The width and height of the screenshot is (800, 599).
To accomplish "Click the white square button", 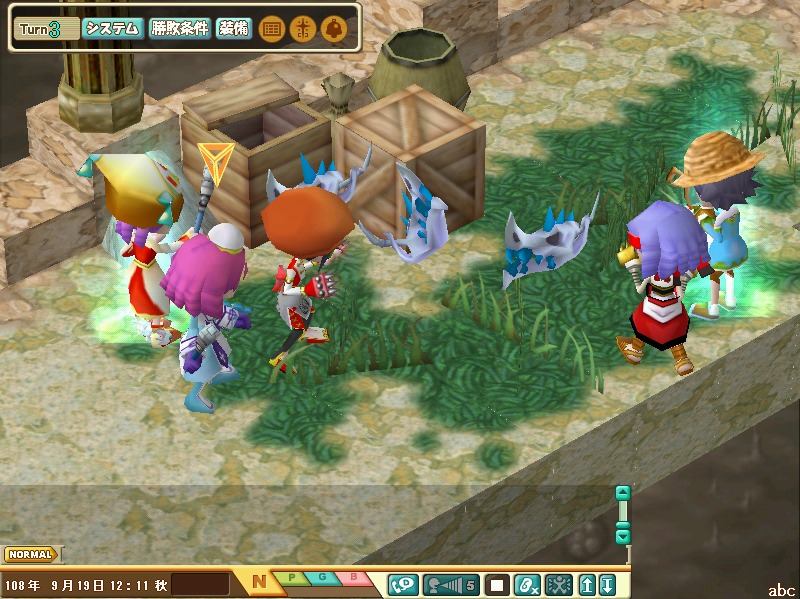I will pos(498,584).
